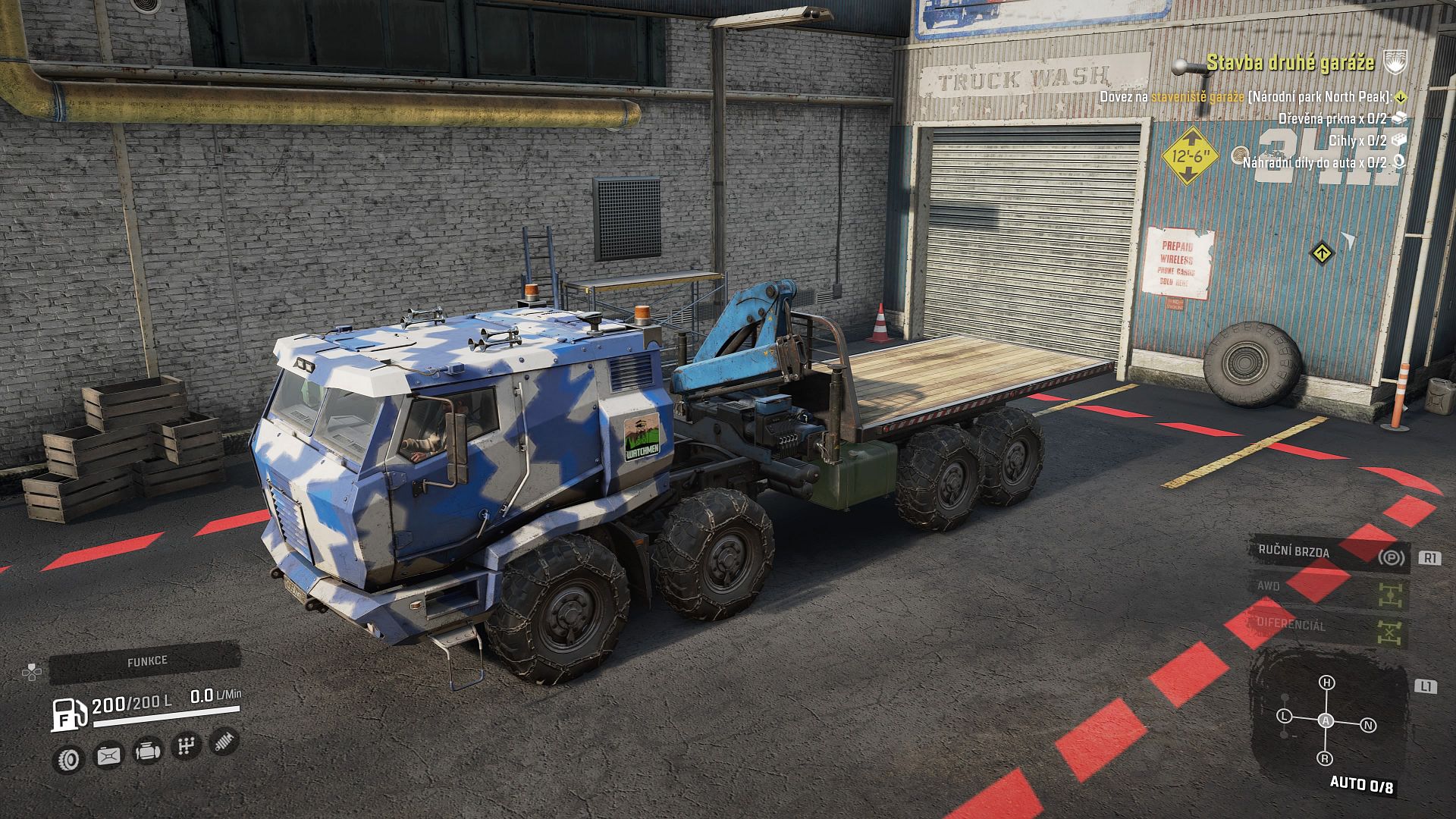Shift into reverse gear R

tap(1326, 758)
